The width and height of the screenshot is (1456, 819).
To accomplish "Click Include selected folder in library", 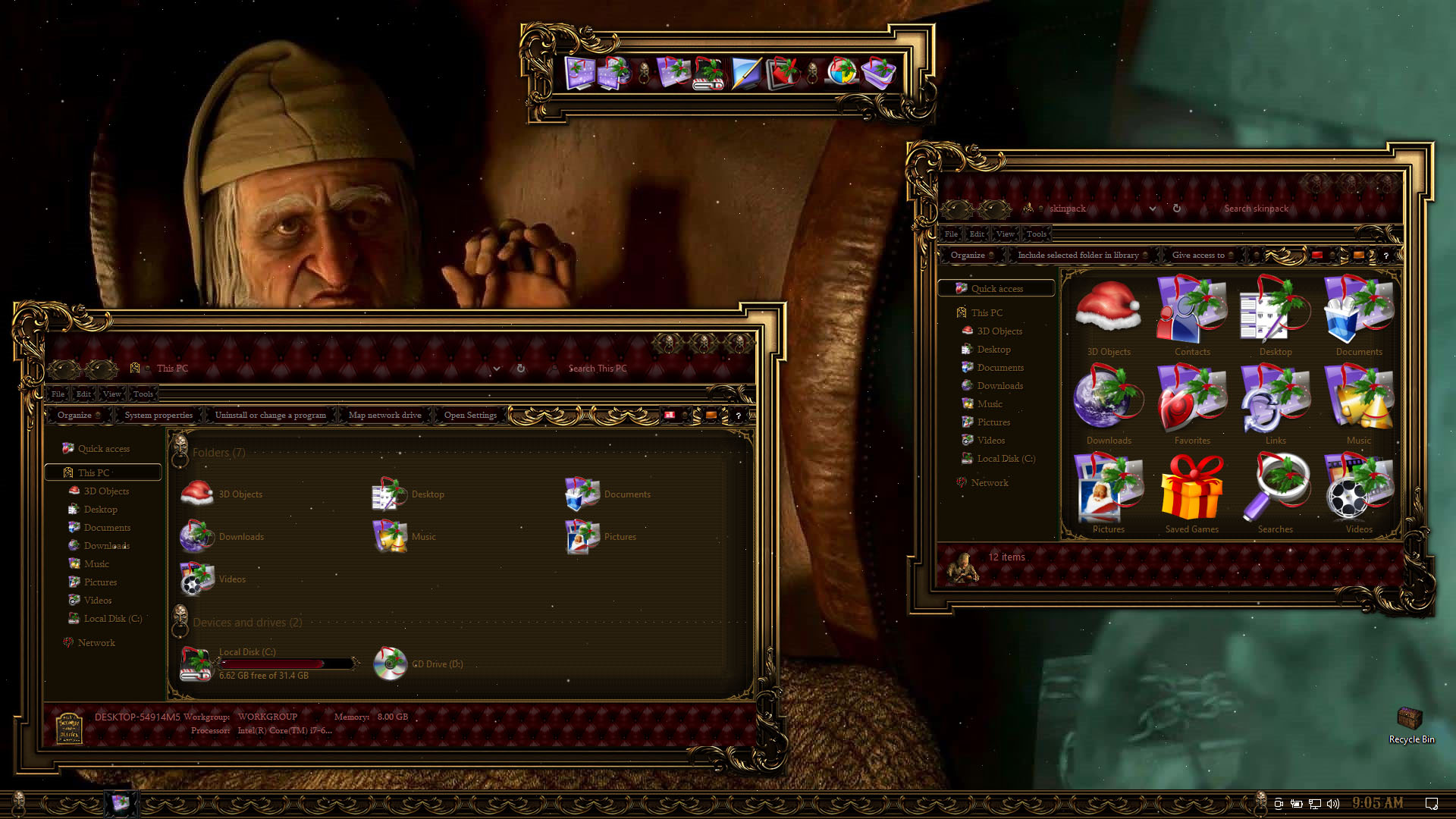I will click(x=1078, y=255).
